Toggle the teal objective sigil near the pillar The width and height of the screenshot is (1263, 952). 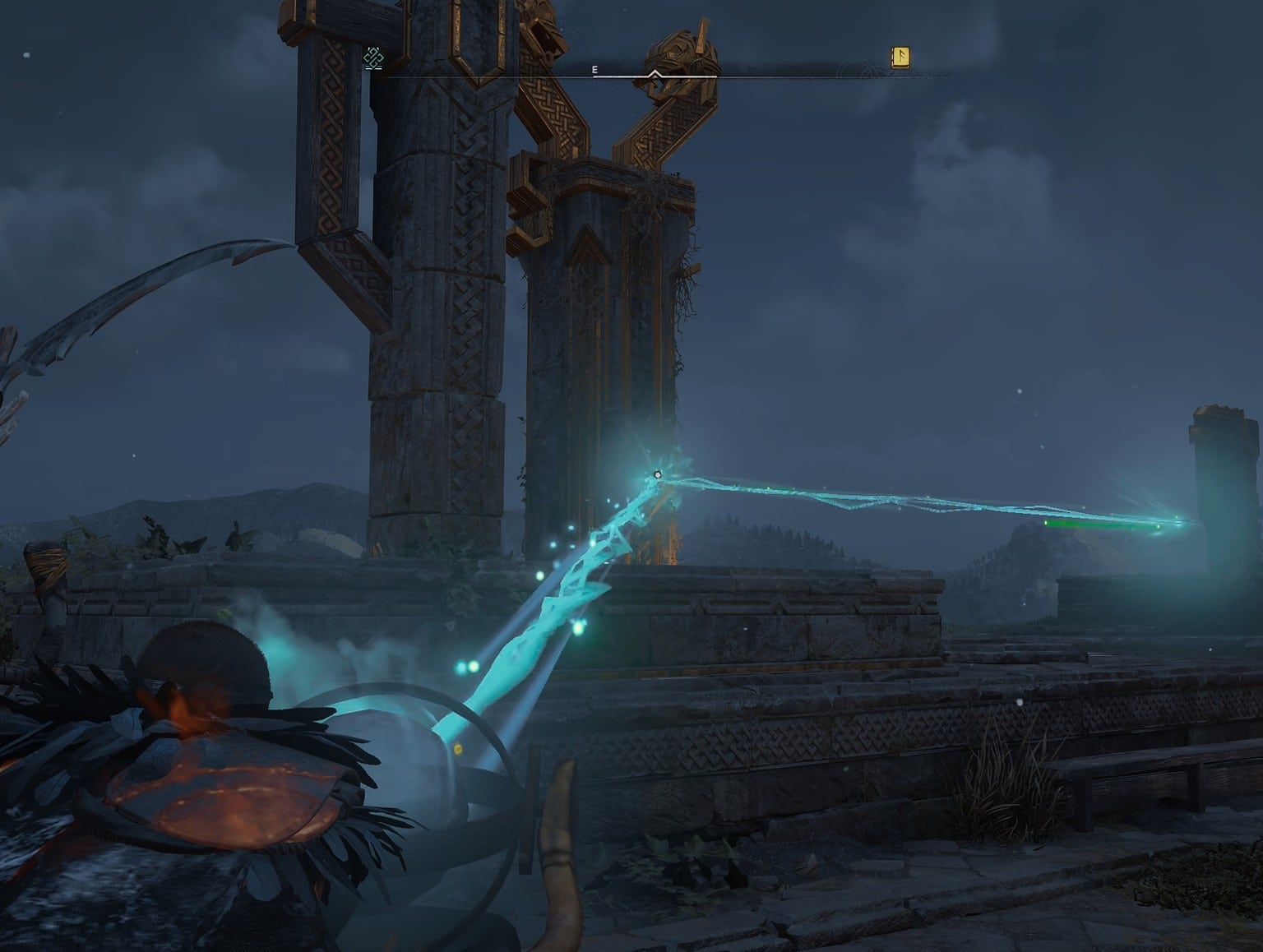(374, 58)
